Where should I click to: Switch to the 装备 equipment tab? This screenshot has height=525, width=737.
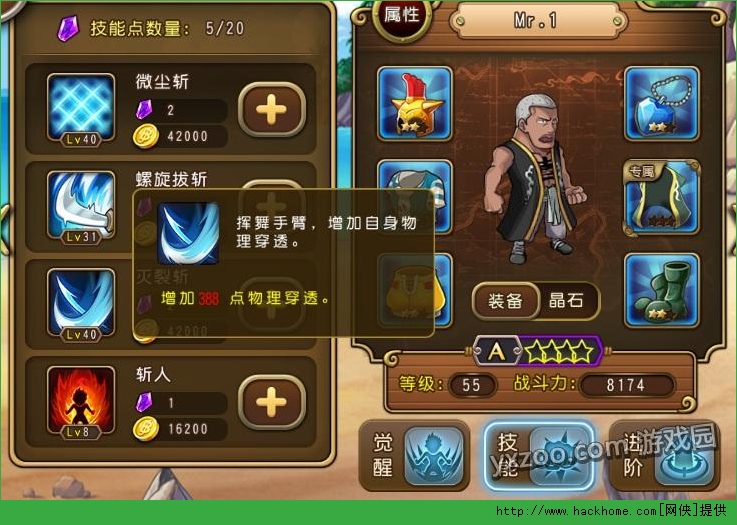tap(505, 301)
